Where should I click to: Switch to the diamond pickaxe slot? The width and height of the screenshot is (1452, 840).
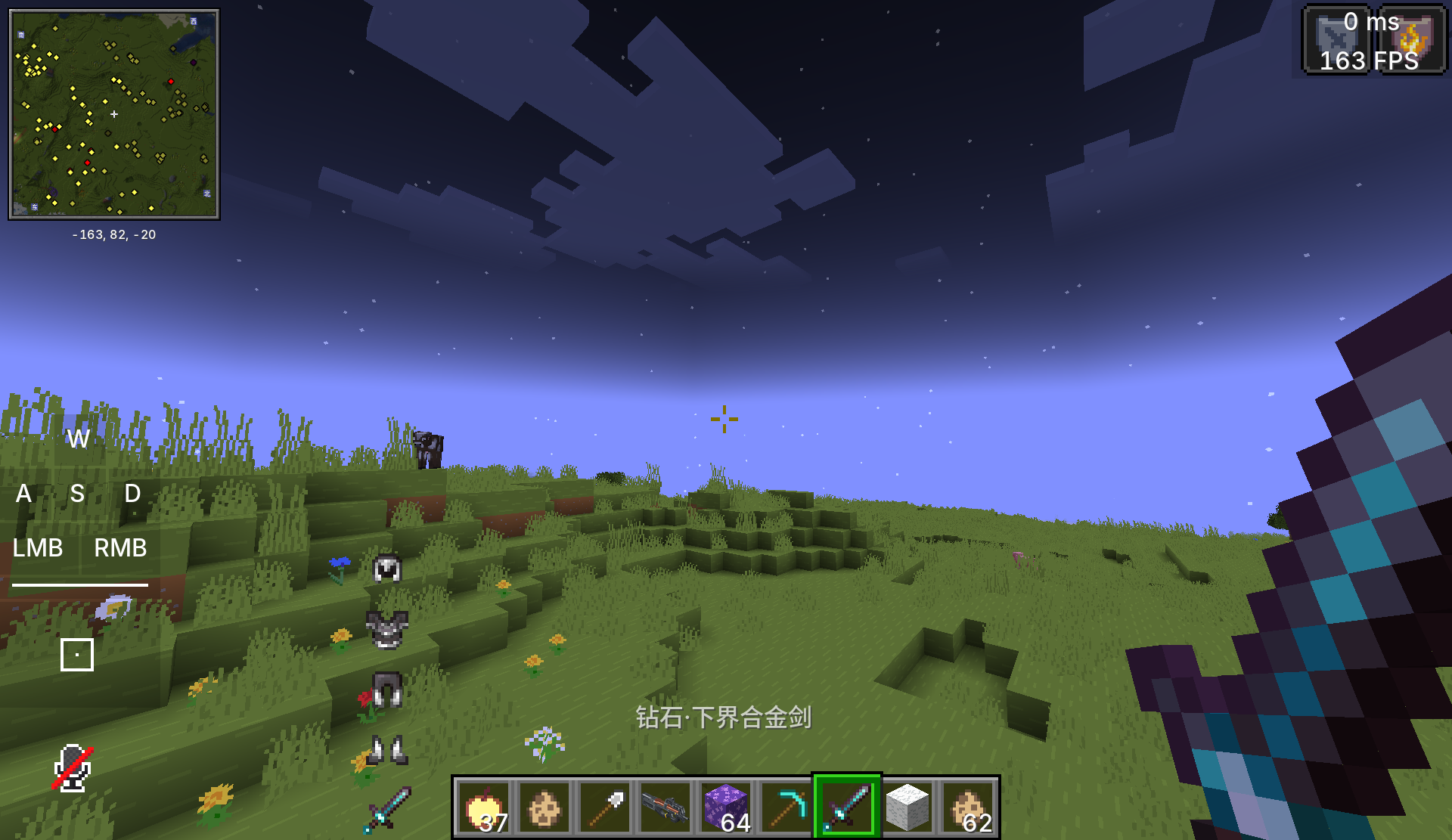[x=786, y=807]
